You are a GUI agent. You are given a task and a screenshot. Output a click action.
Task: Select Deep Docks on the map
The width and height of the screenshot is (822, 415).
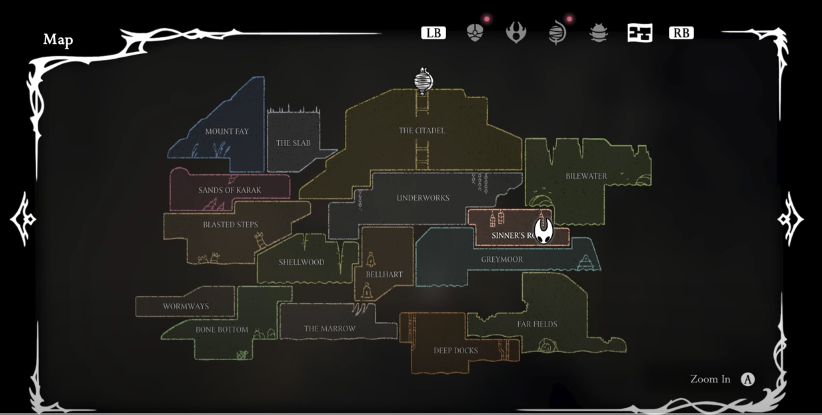455,350
